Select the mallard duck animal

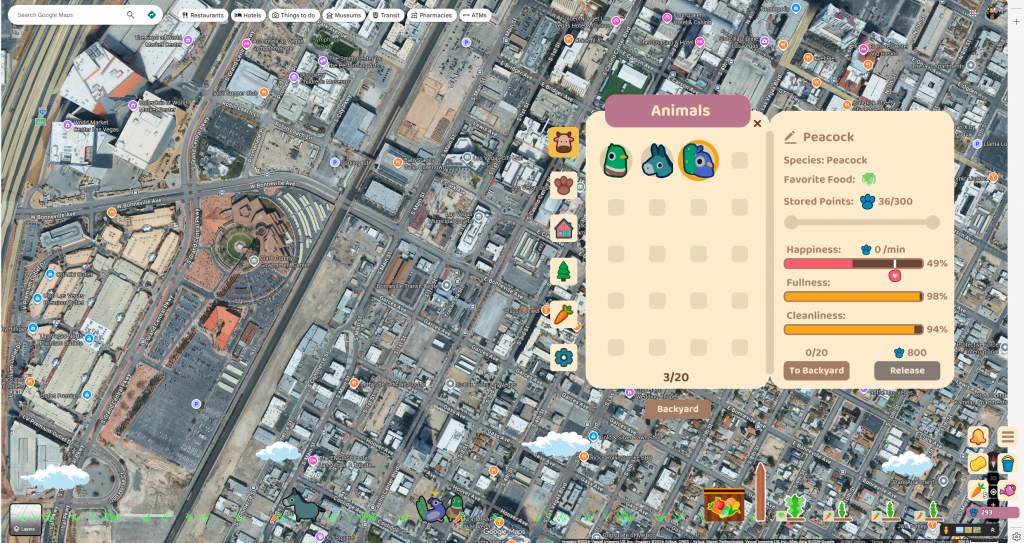tap(615, 161)
